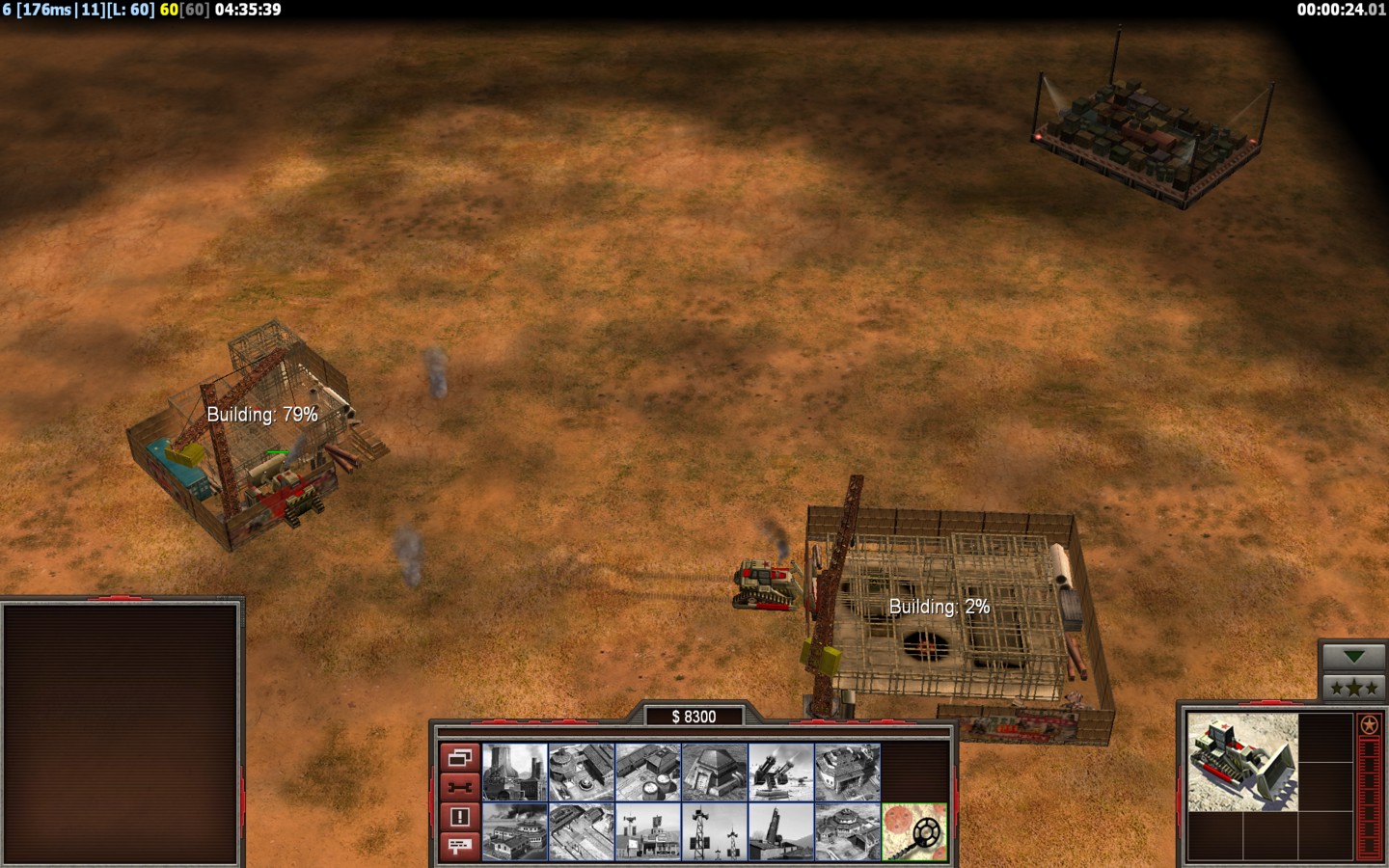Viewport: 1389px width, 868px height.
Task: Activate the mine-clearing detector ability
Action: (914, 831)
